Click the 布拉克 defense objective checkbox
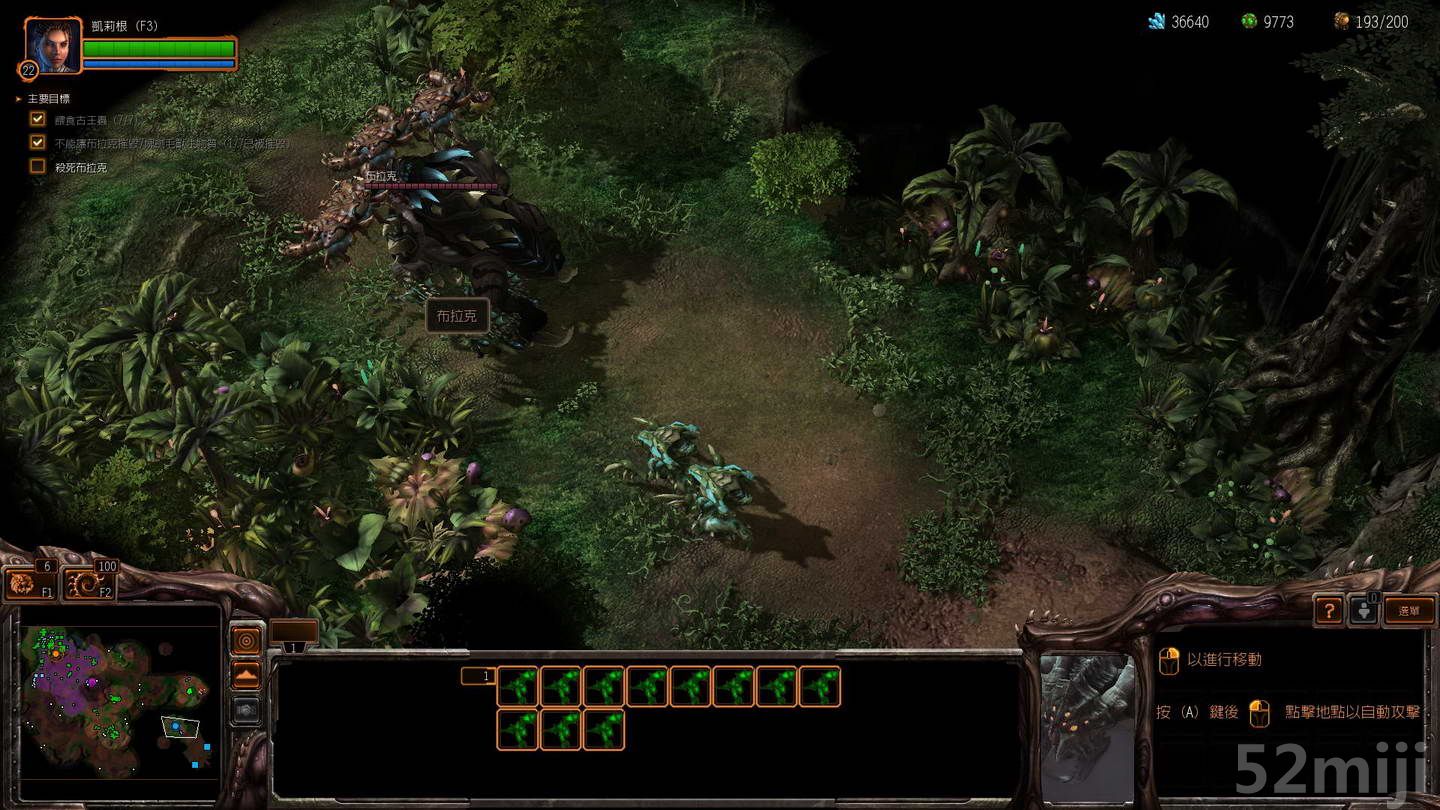 point(37,142)
